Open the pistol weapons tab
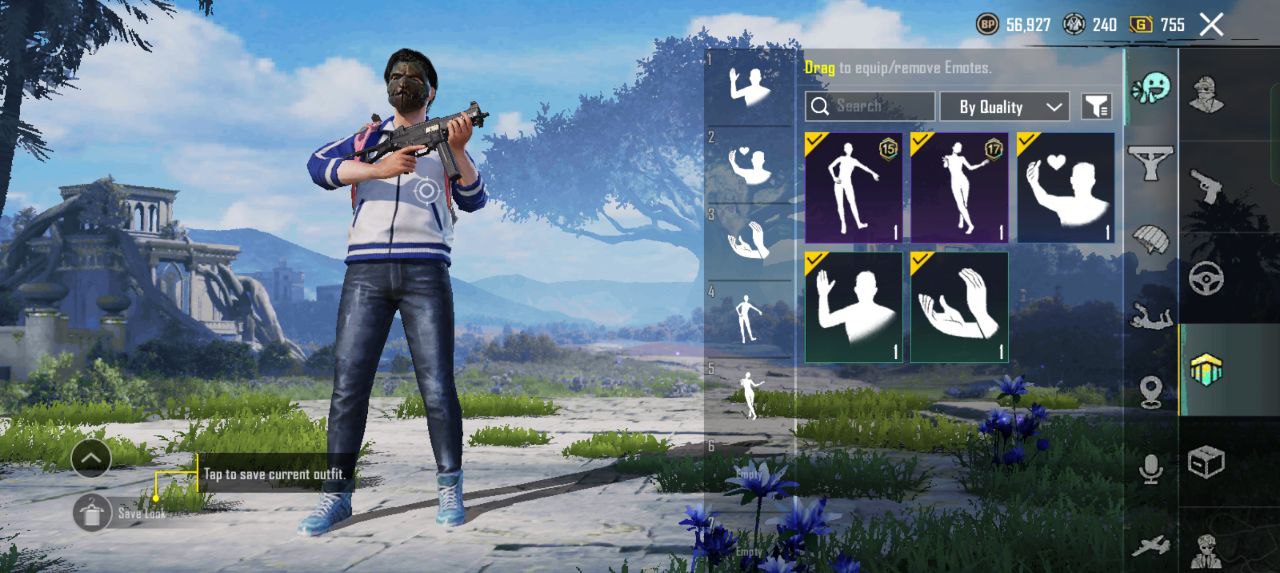Image resolution: width=1280 pixels, height=573 pixels. (1206, 186)
